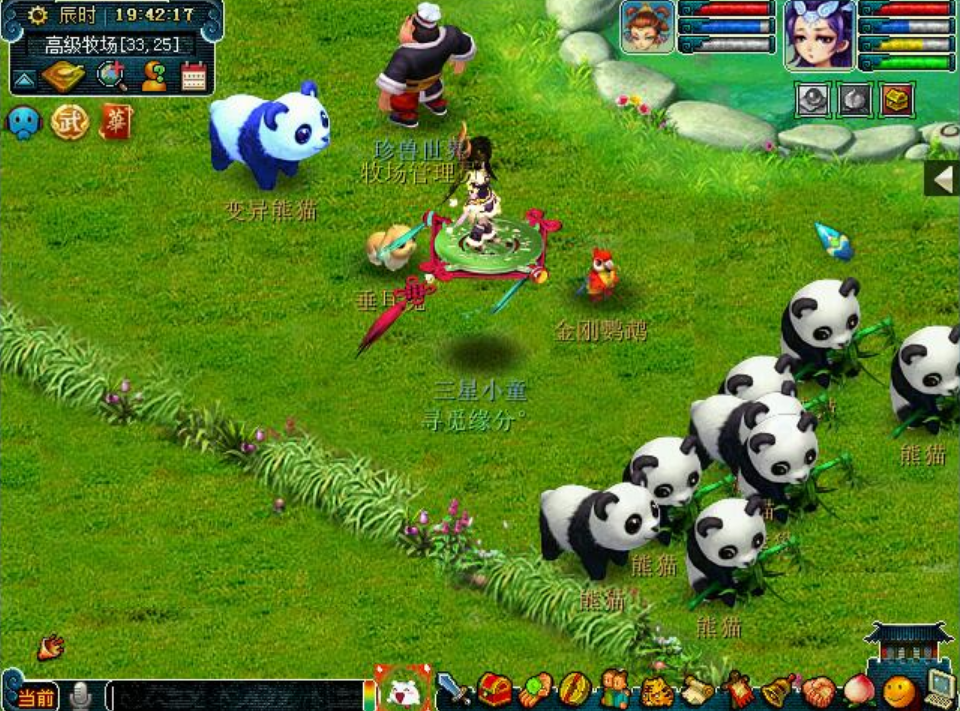This screenshot has width=960, height=711.
Task: Expand the side panel with left arrow
Action: click(x=941, y=179)
